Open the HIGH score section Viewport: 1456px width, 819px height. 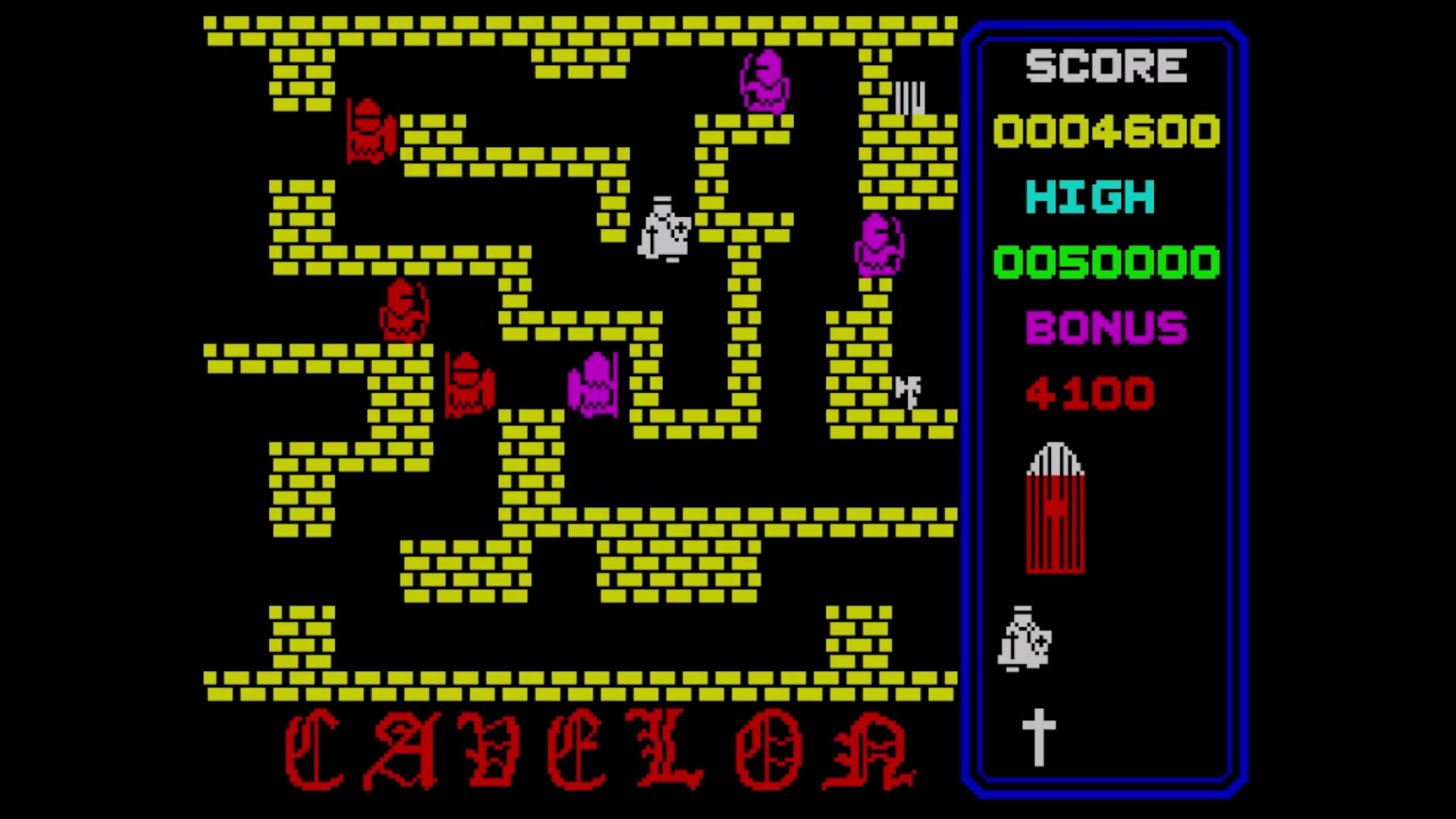pyautogui.click(x=1090, y=198)
